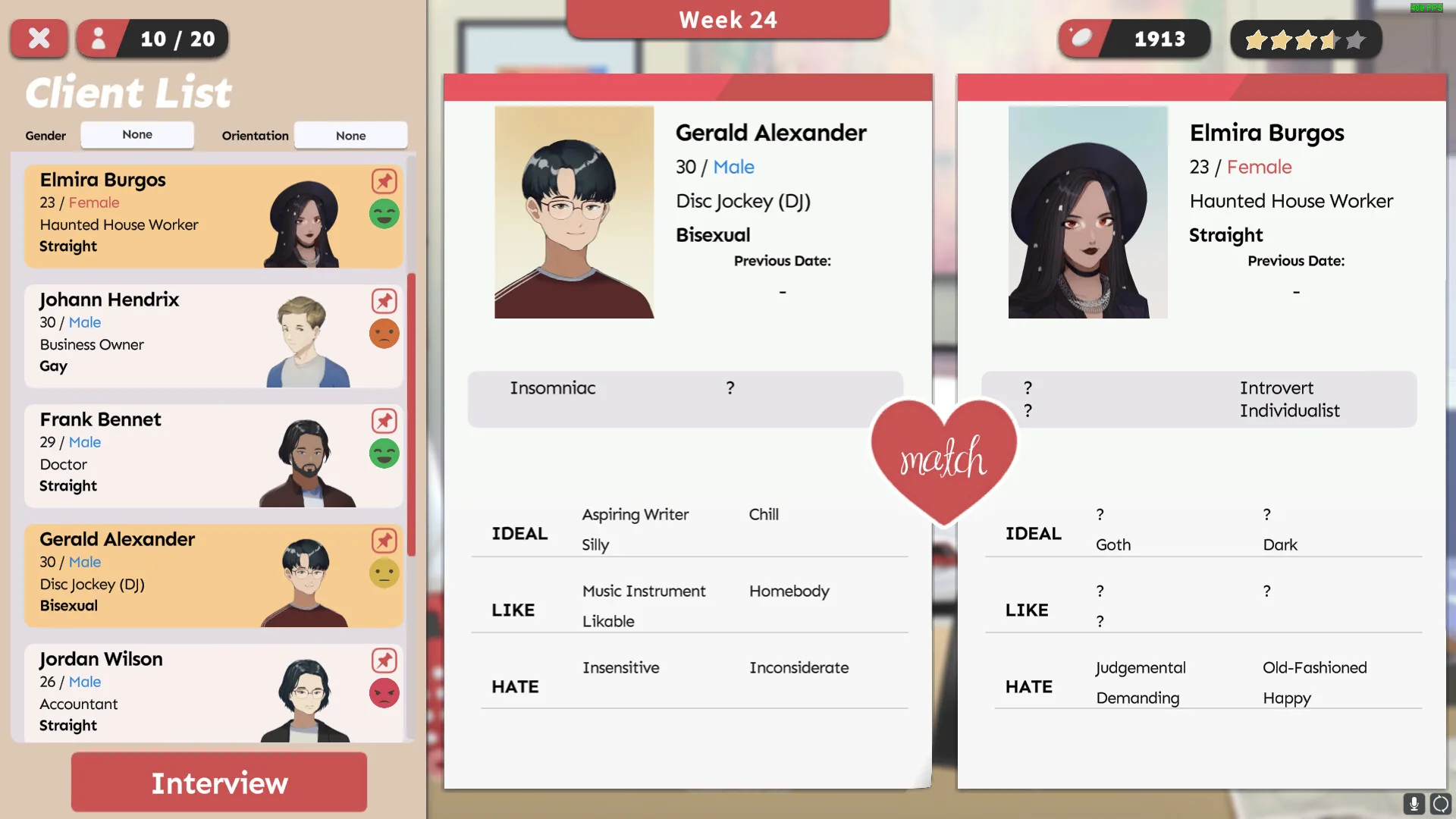Click Frank Bennet's green happy mood icon
This screenshot has height=819, width=1456.
(x=384, y=453)
